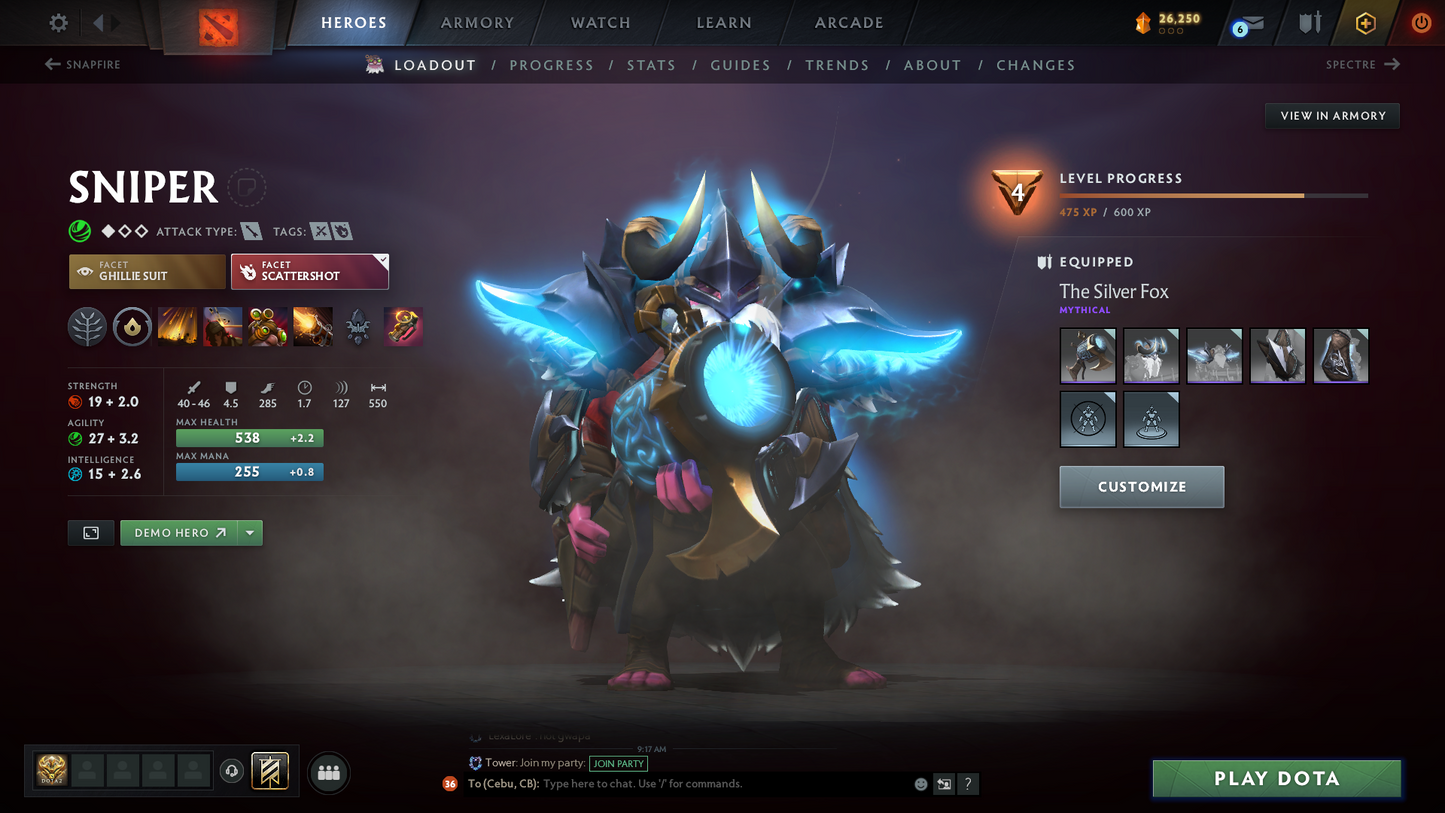Click the Assassinate ultimate ability icon
1445x813 pixels.
[x=403, y=326]
